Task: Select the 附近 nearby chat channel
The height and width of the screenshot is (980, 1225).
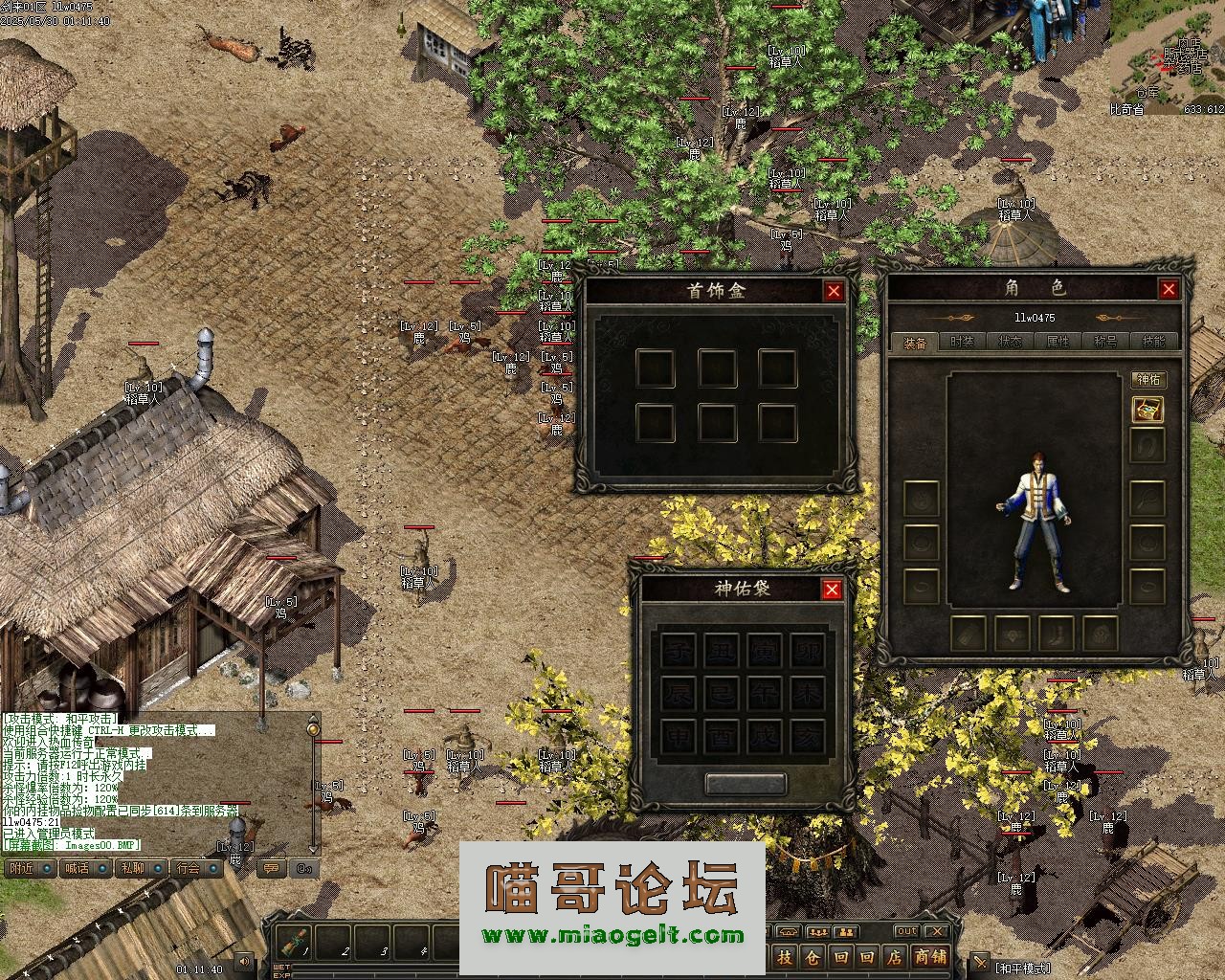Action: [20, 868]
